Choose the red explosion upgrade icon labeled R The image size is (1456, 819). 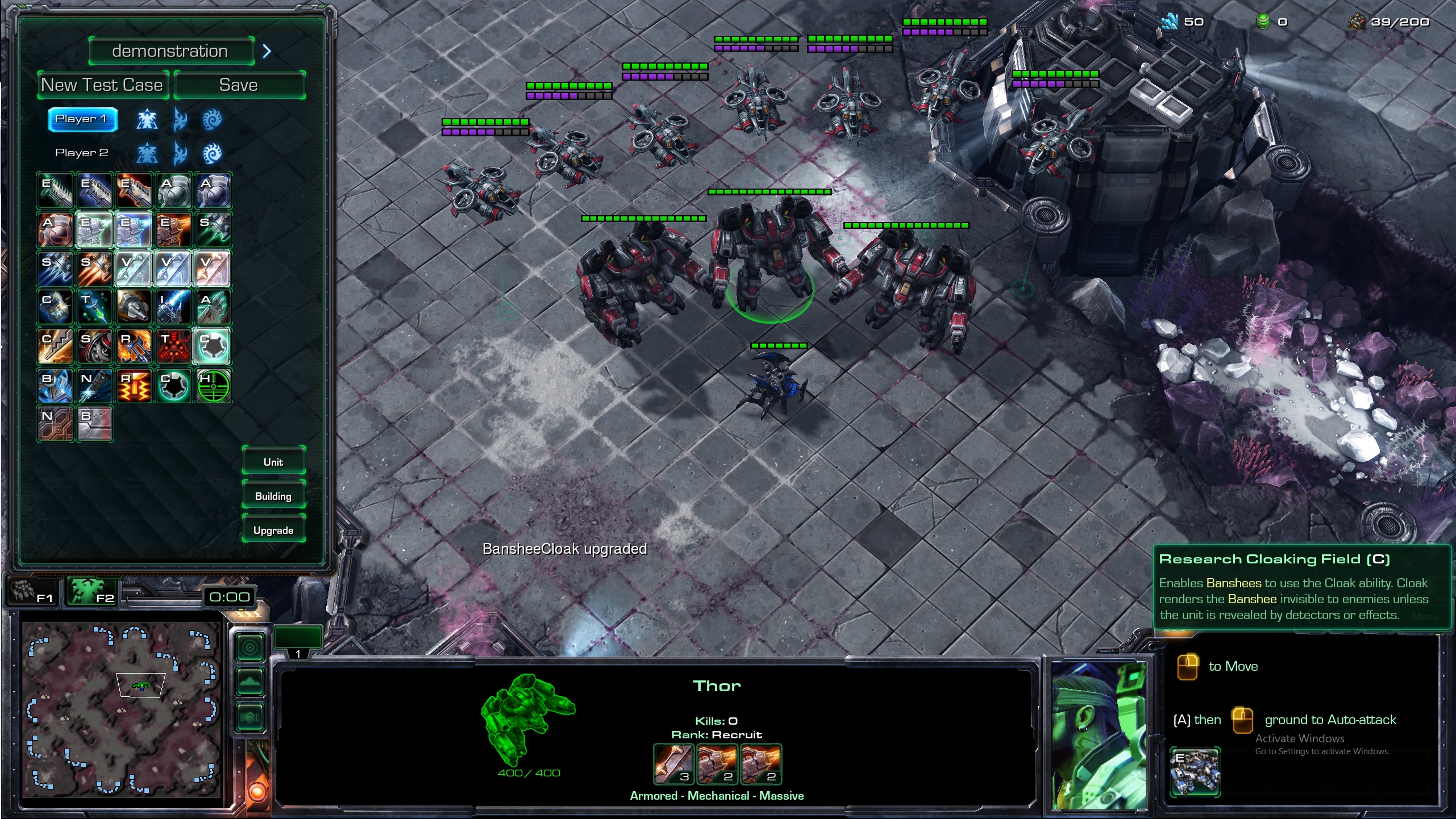tap(134, 386)
